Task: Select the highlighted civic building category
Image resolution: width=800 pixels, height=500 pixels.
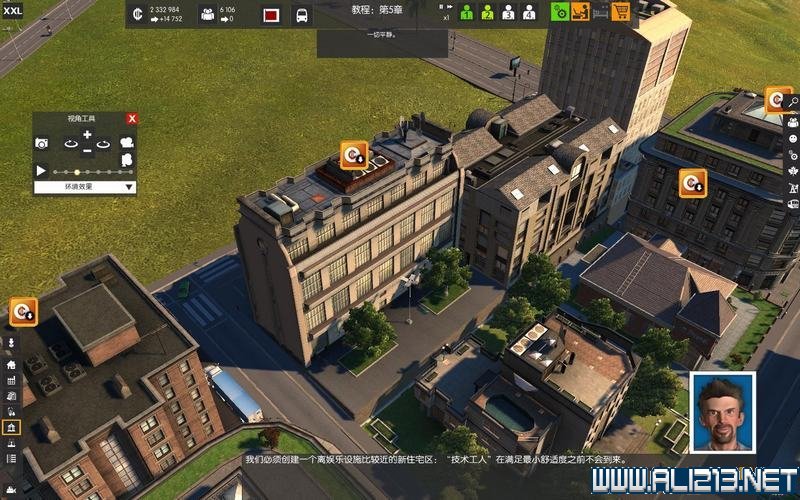Action: point(11,427)
